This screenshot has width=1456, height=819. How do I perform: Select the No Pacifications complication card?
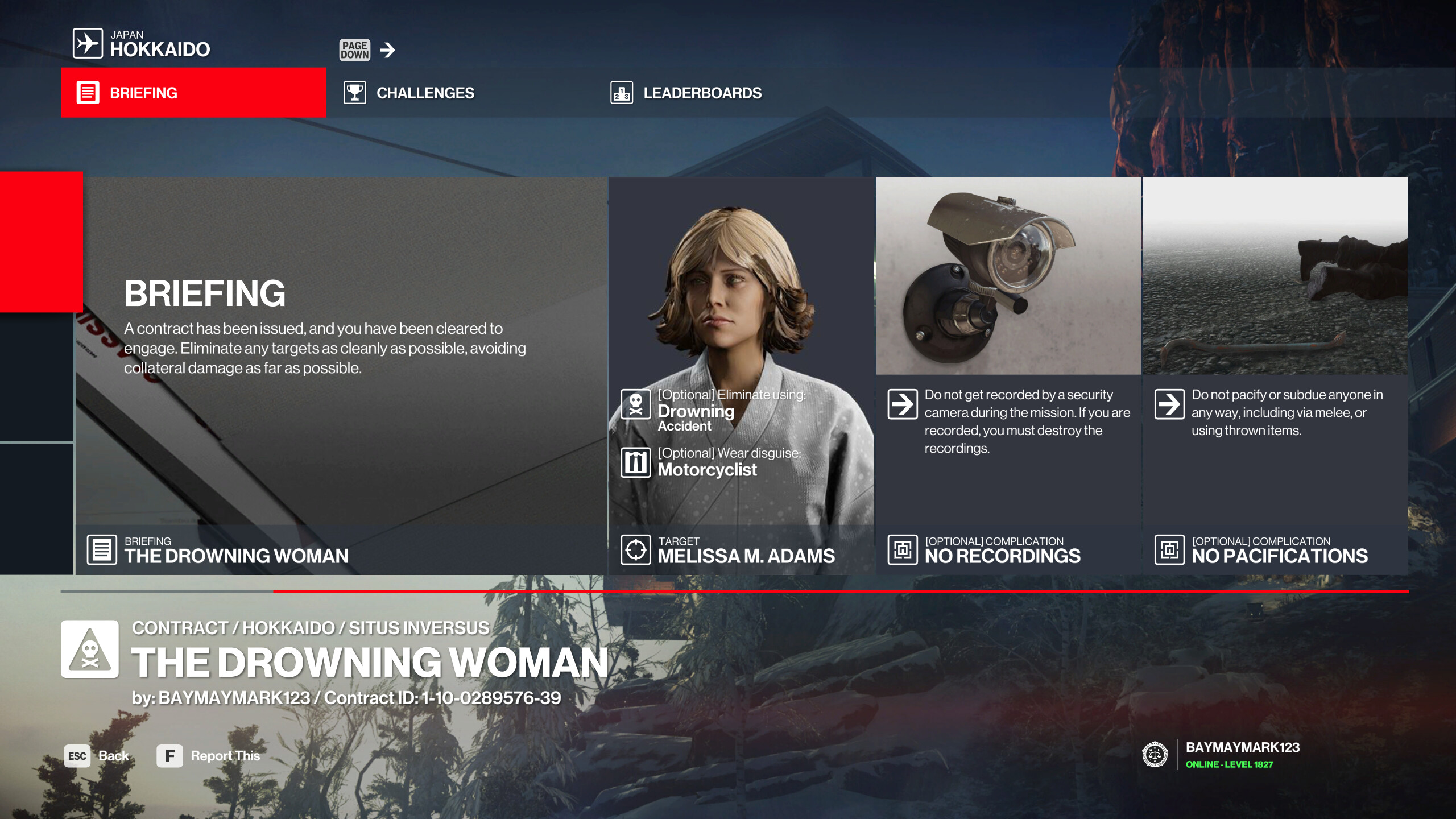1275,375
